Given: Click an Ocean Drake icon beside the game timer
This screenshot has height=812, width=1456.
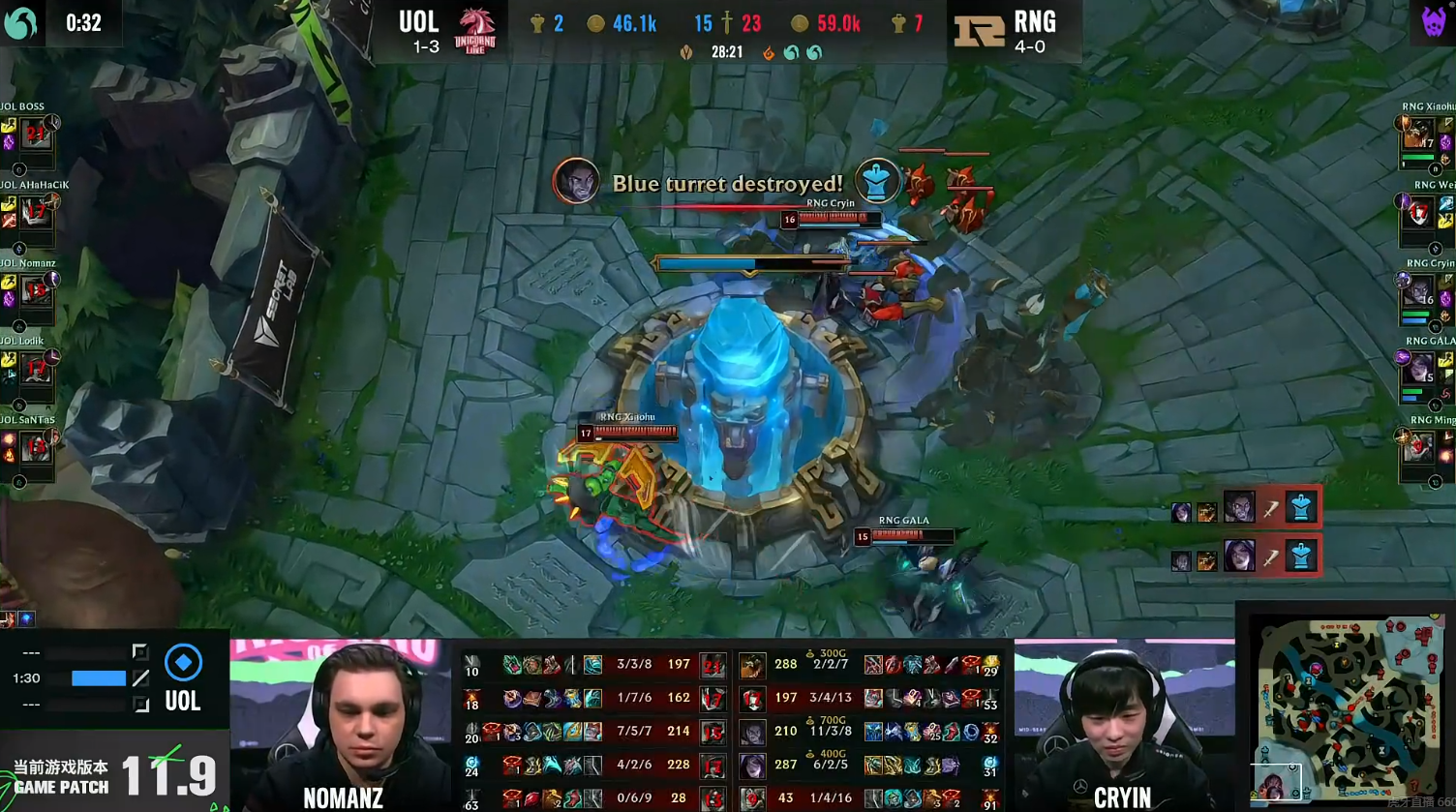Looking at the screenshot, I should 792,52.
